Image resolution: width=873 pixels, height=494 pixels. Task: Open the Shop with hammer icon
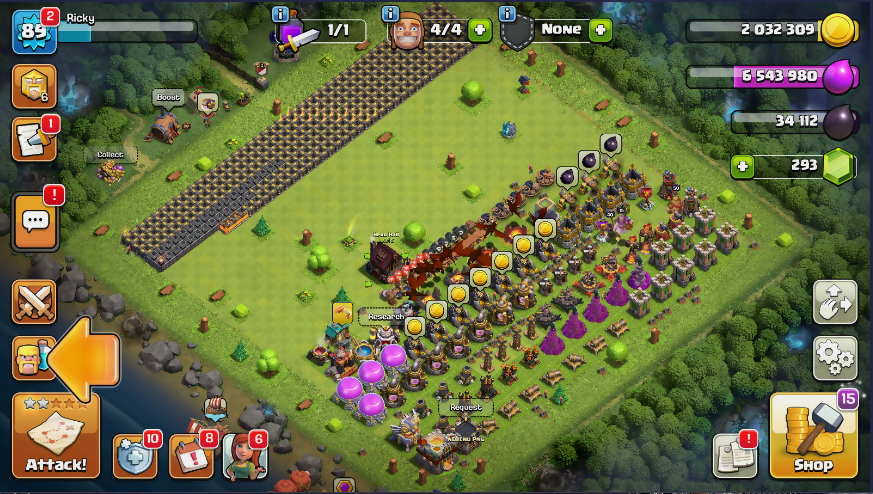point(813,439)
